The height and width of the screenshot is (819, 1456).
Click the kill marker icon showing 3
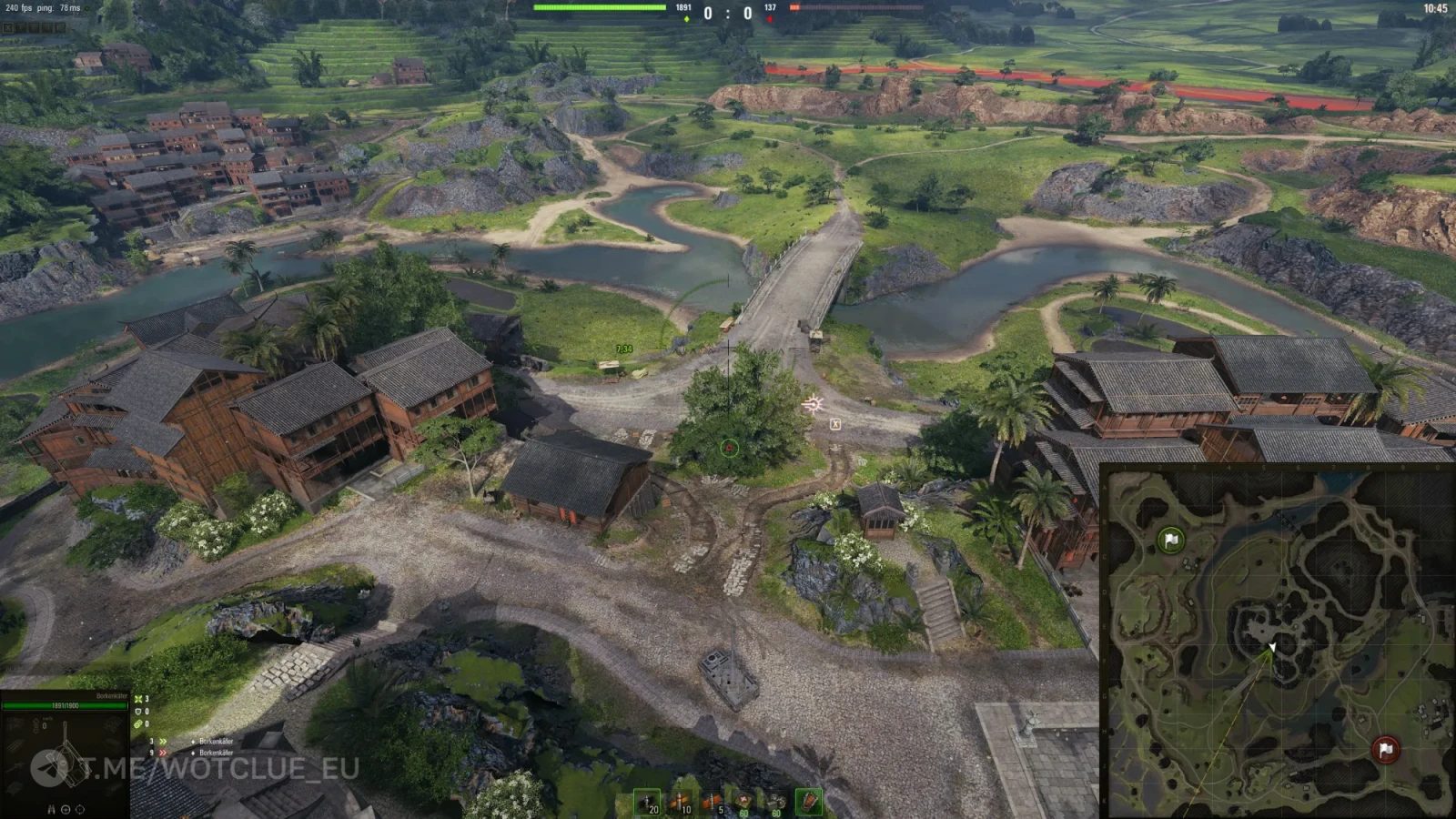pyautogui.click(x=138, y=699)
